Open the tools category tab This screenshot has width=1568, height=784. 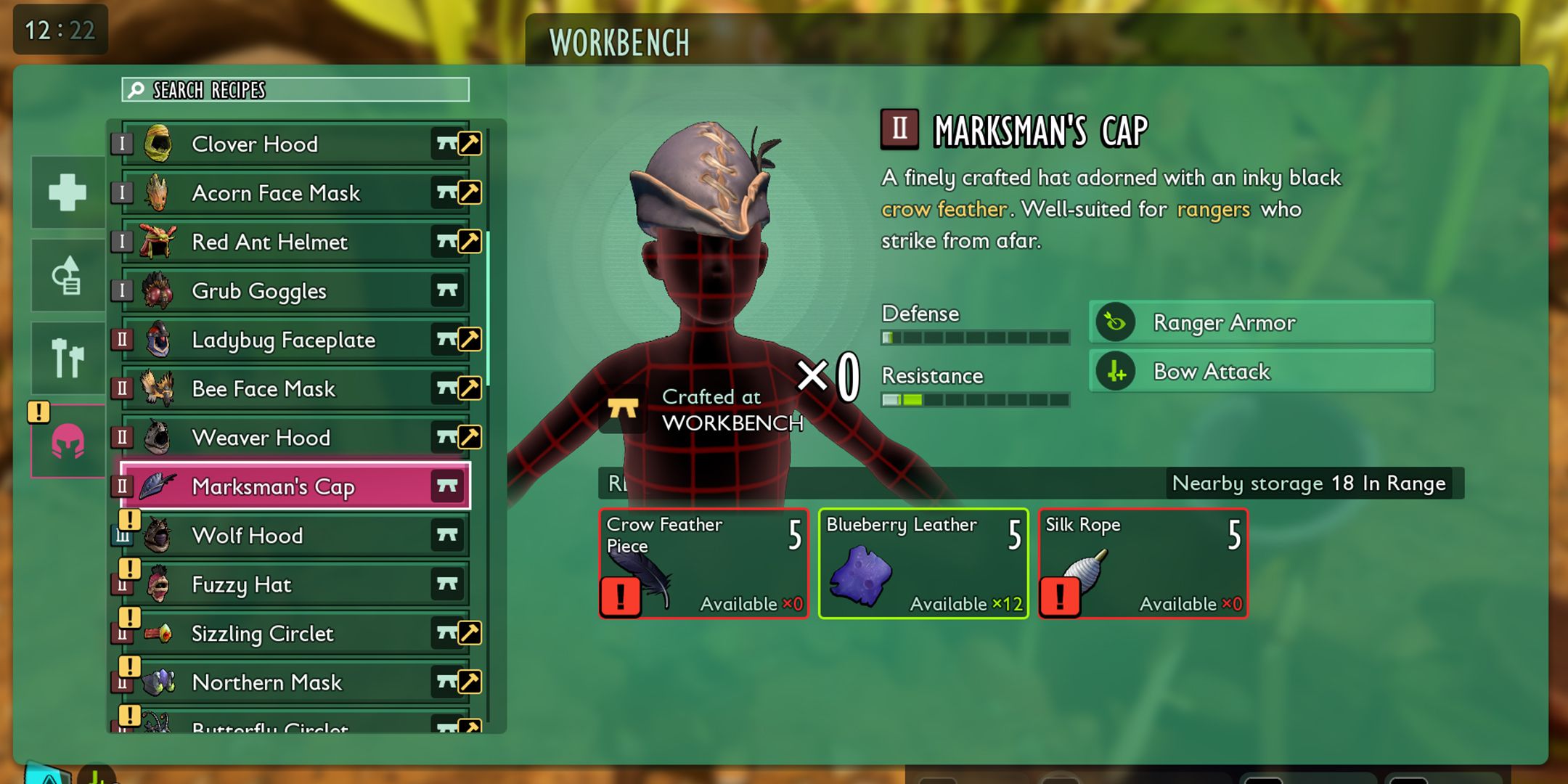pyautogui.click(x=68, y=358)
